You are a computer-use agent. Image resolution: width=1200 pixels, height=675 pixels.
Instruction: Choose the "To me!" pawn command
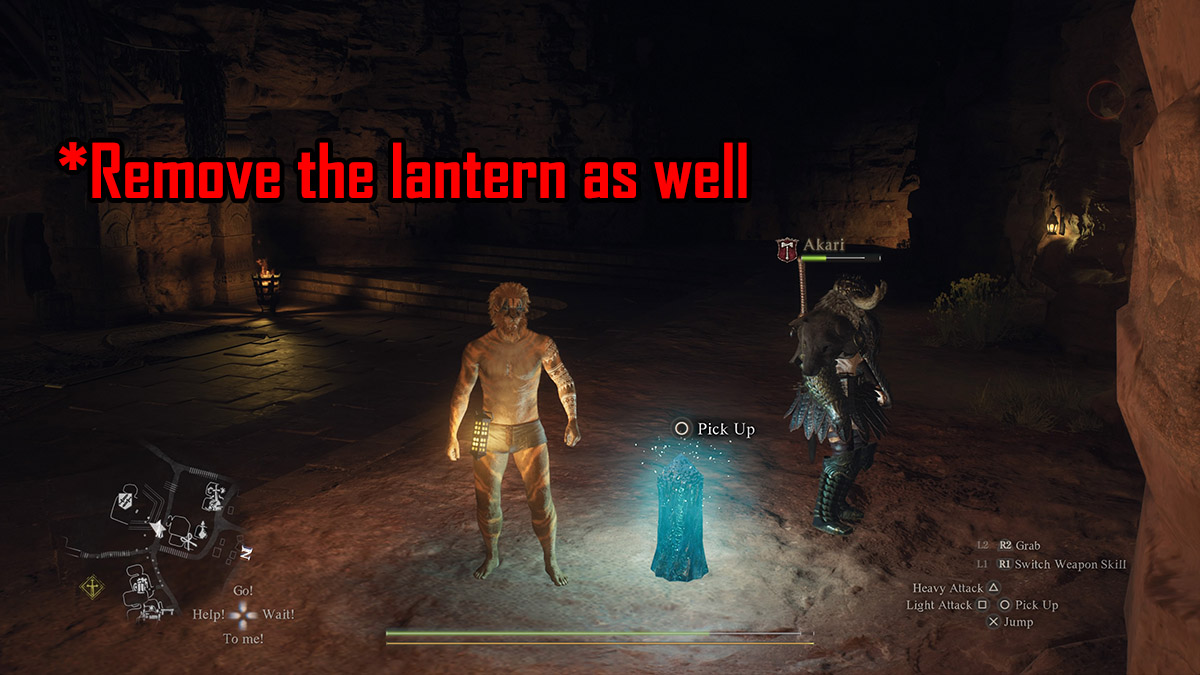244,638
